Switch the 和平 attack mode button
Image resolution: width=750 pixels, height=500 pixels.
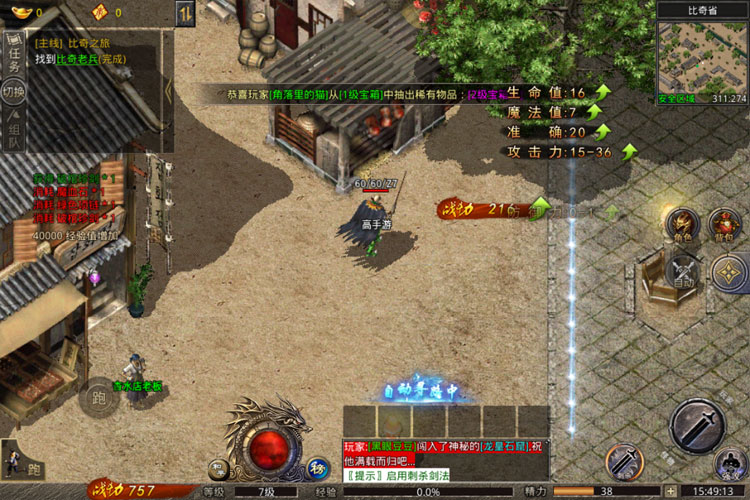pyautogui.click(x=218, y=467)
